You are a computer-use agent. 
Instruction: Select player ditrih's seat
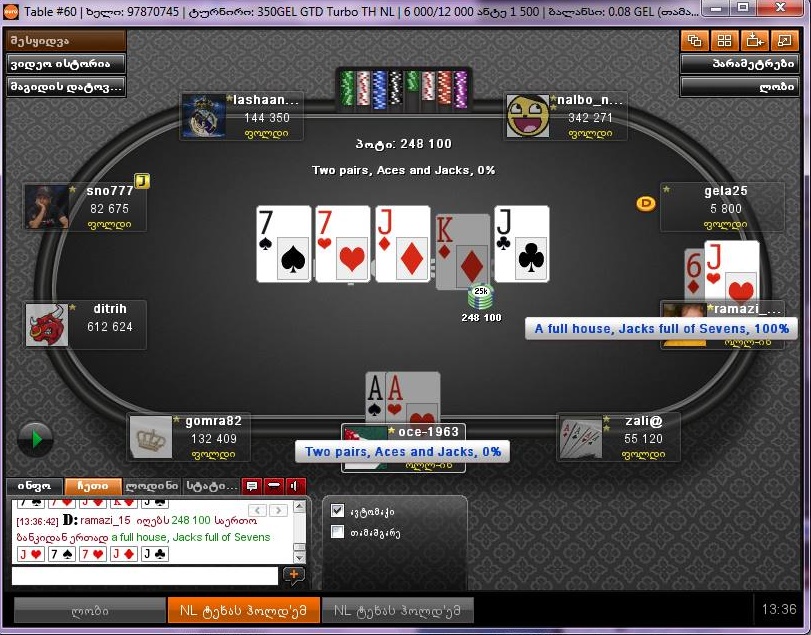tap(88, 325)
